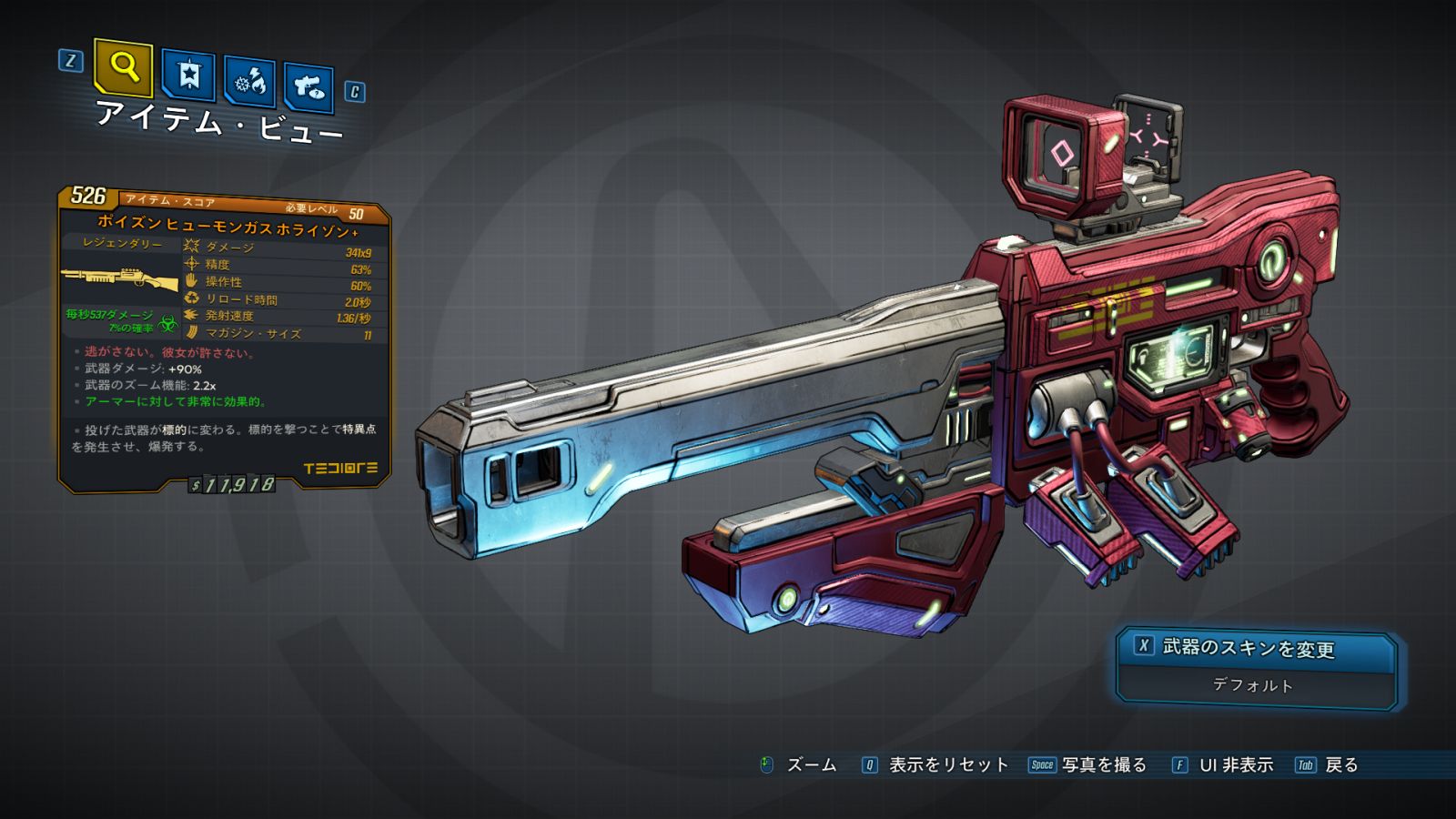
Task: Switch to the star banner tab
Action: [x=188, y=76]
